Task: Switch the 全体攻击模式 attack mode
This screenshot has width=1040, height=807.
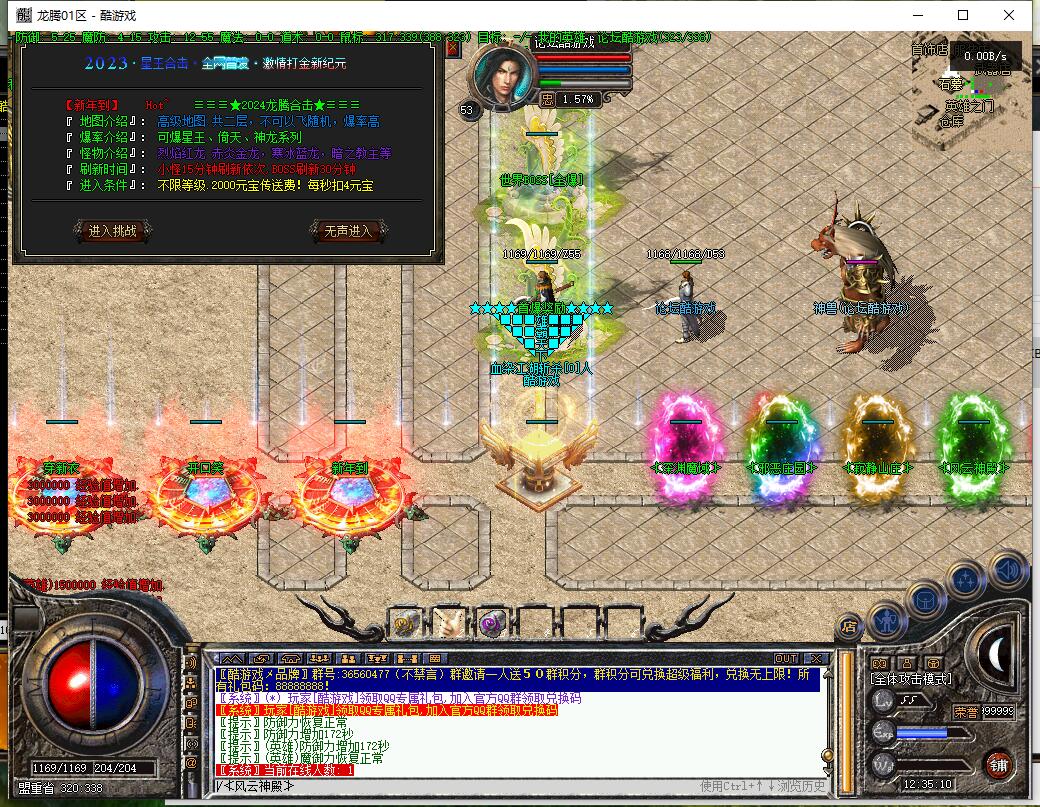Action: pyautogui.click(x=912, y=680)
